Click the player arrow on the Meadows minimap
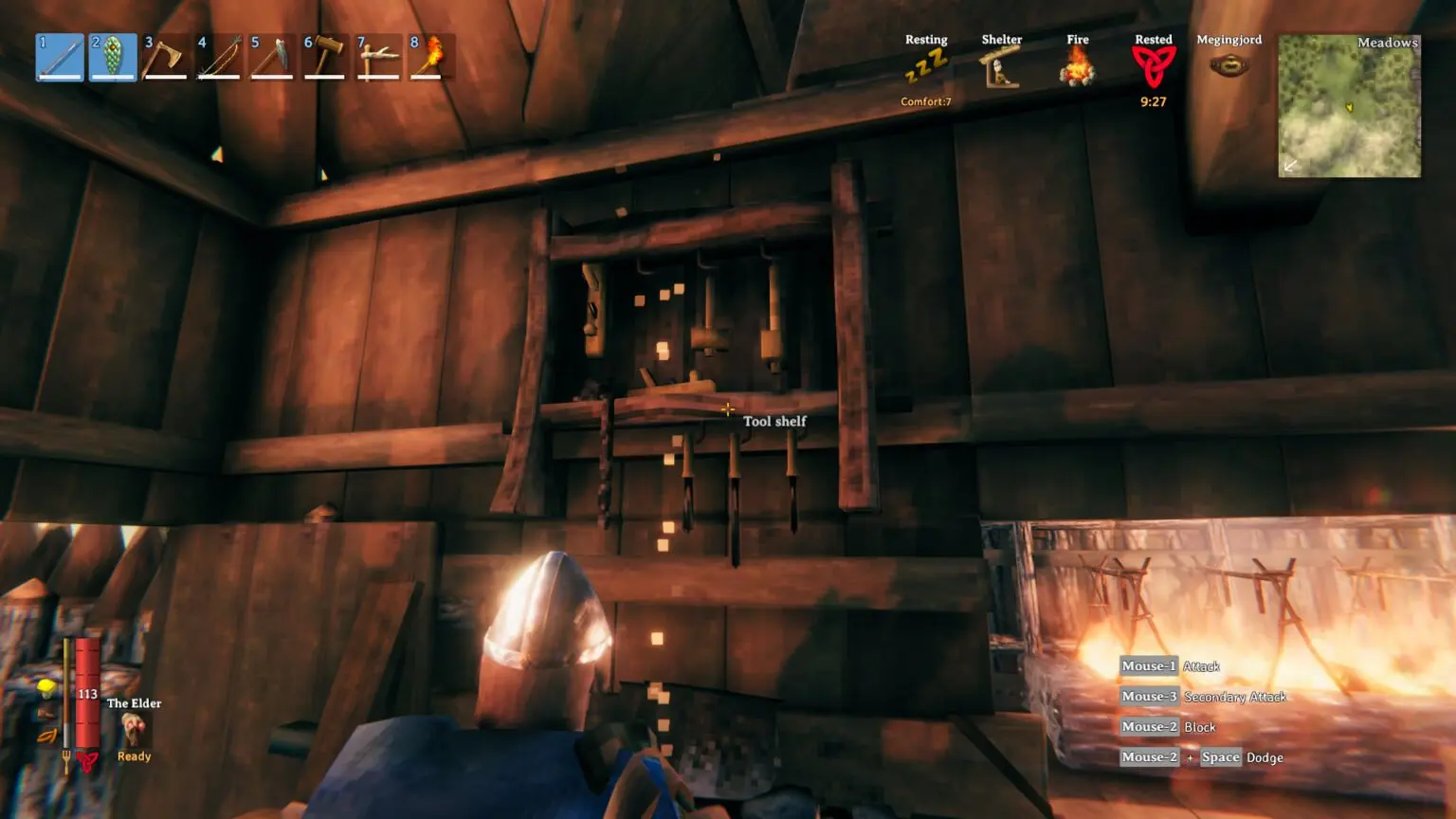Viewport: 1456px width, 819px height. 1350,107
